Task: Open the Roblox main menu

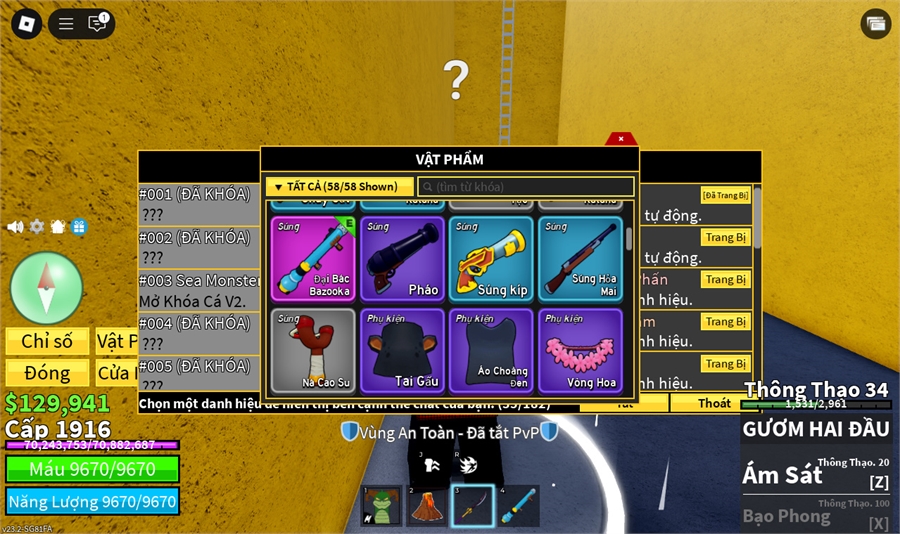Action: [27, 24]
